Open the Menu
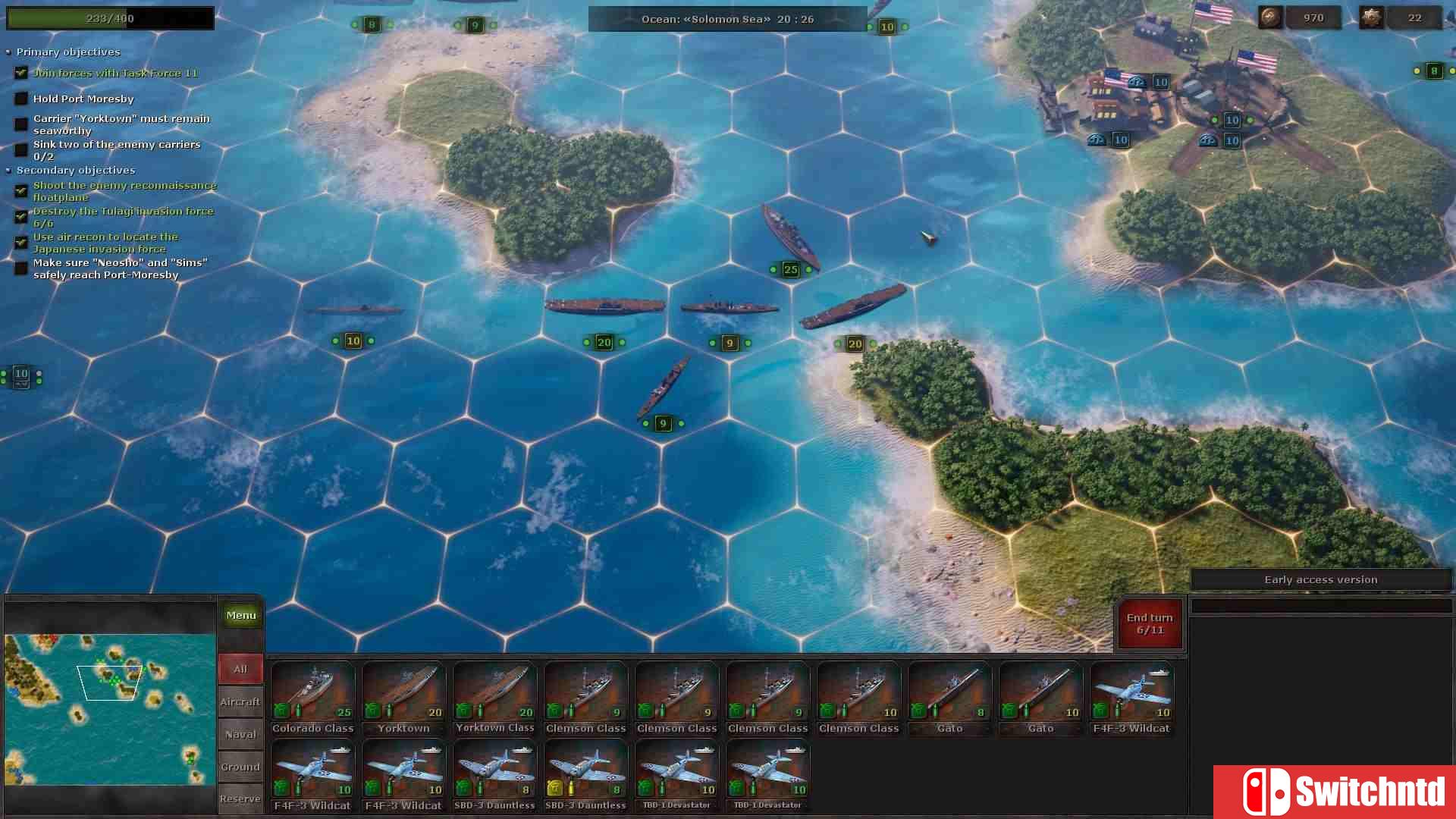Screen dimensions: 1456x819 tap(240, 615)
